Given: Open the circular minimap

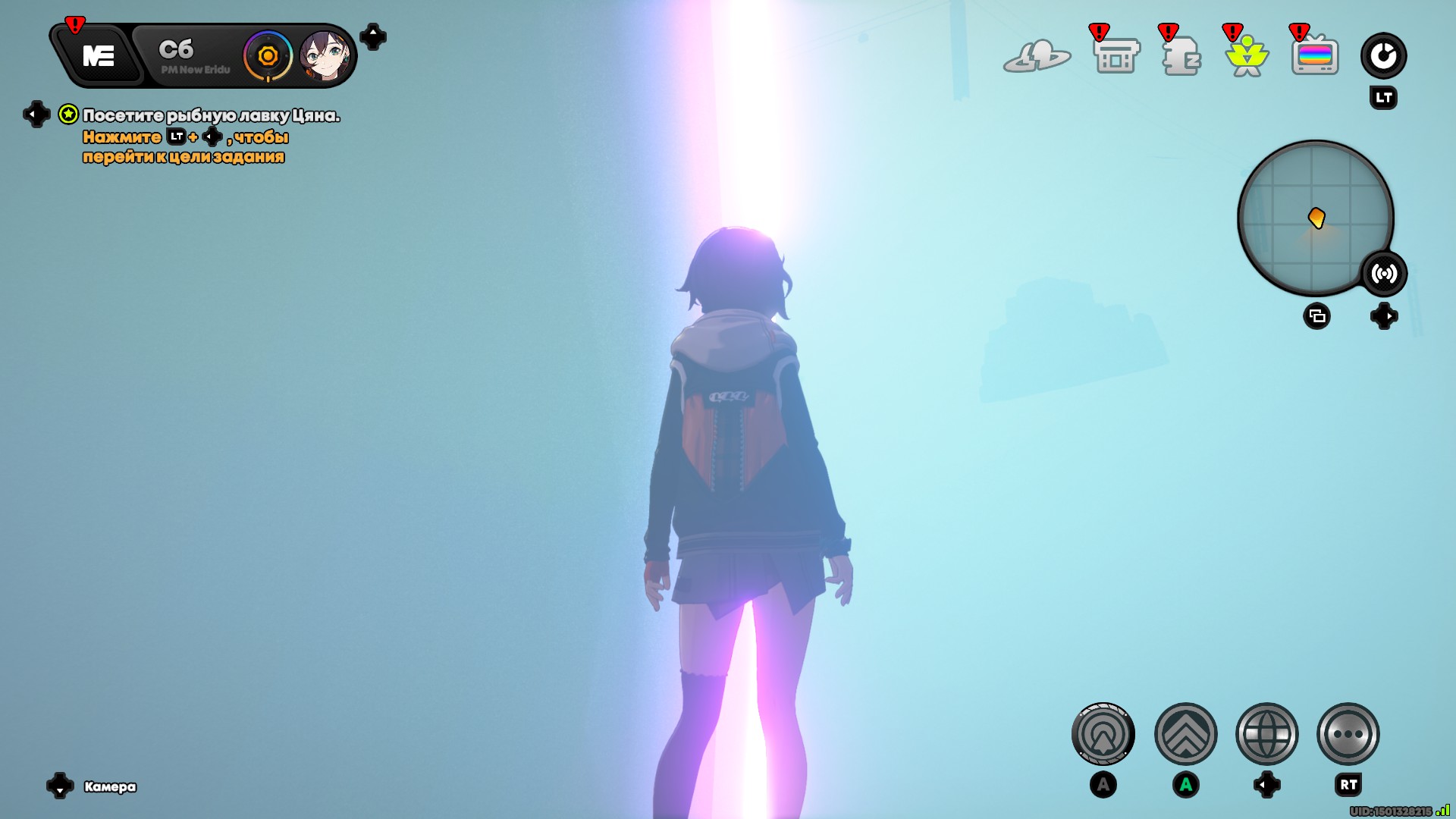Looking at the screenshot, I should pos(1314,218).
